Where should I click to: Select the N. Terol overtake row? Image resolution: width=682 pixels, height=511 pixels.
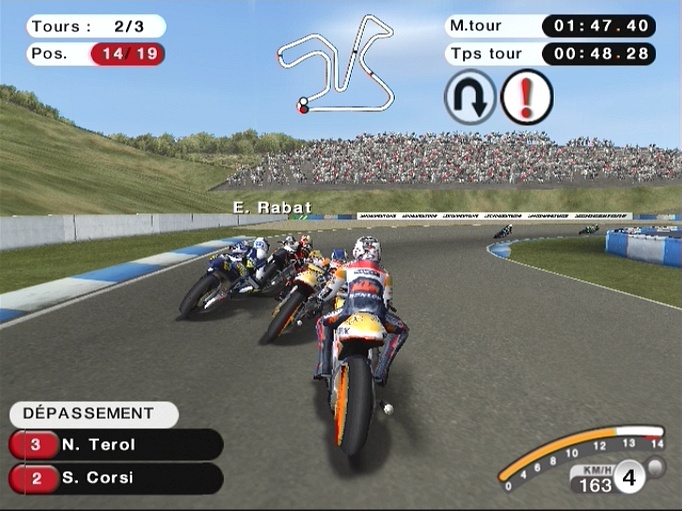[116, 444]
